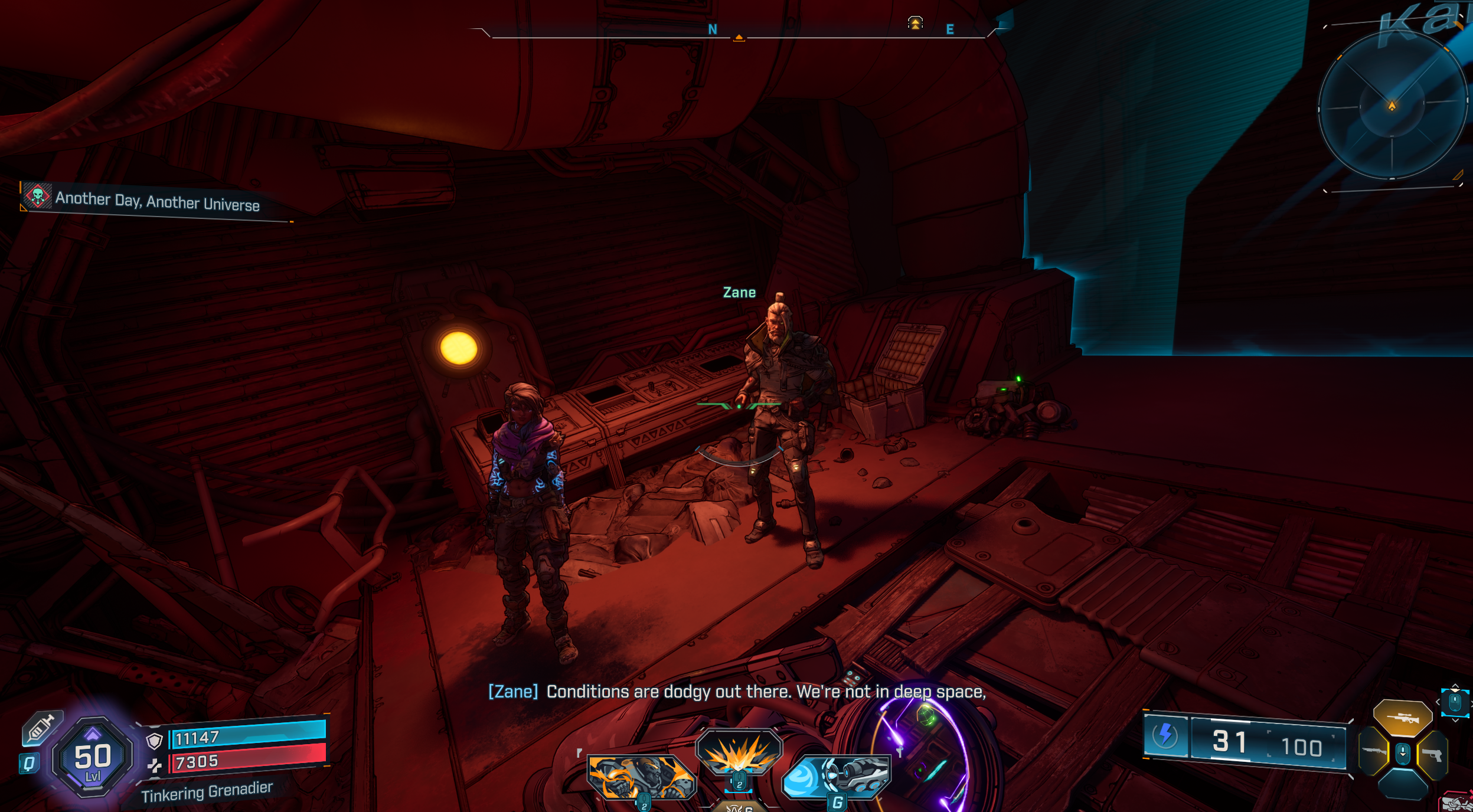Open the Another Day, Another Universe quest tracker
This screenshot has width=1473, height=812.
156,201
